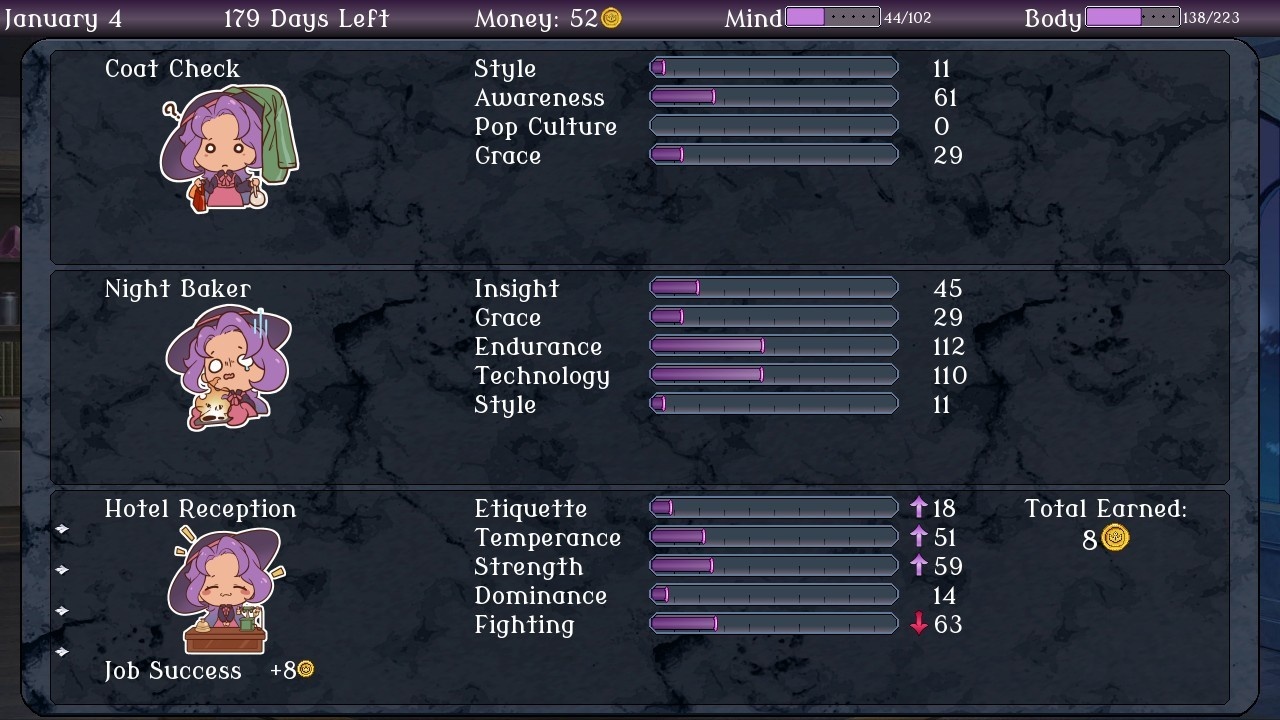Expand the top arrow marker beside Hotel Reception

point(62,528)
